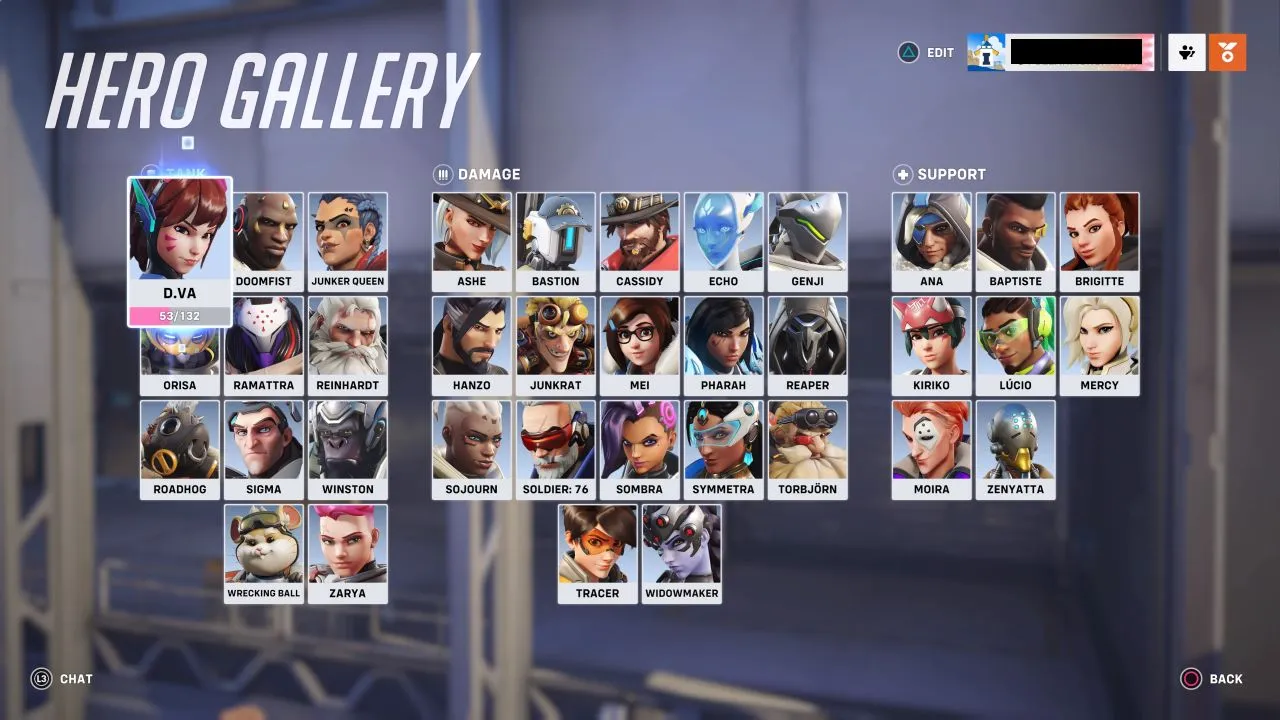Click the Genji hero portrait

(x=808, y=240)
